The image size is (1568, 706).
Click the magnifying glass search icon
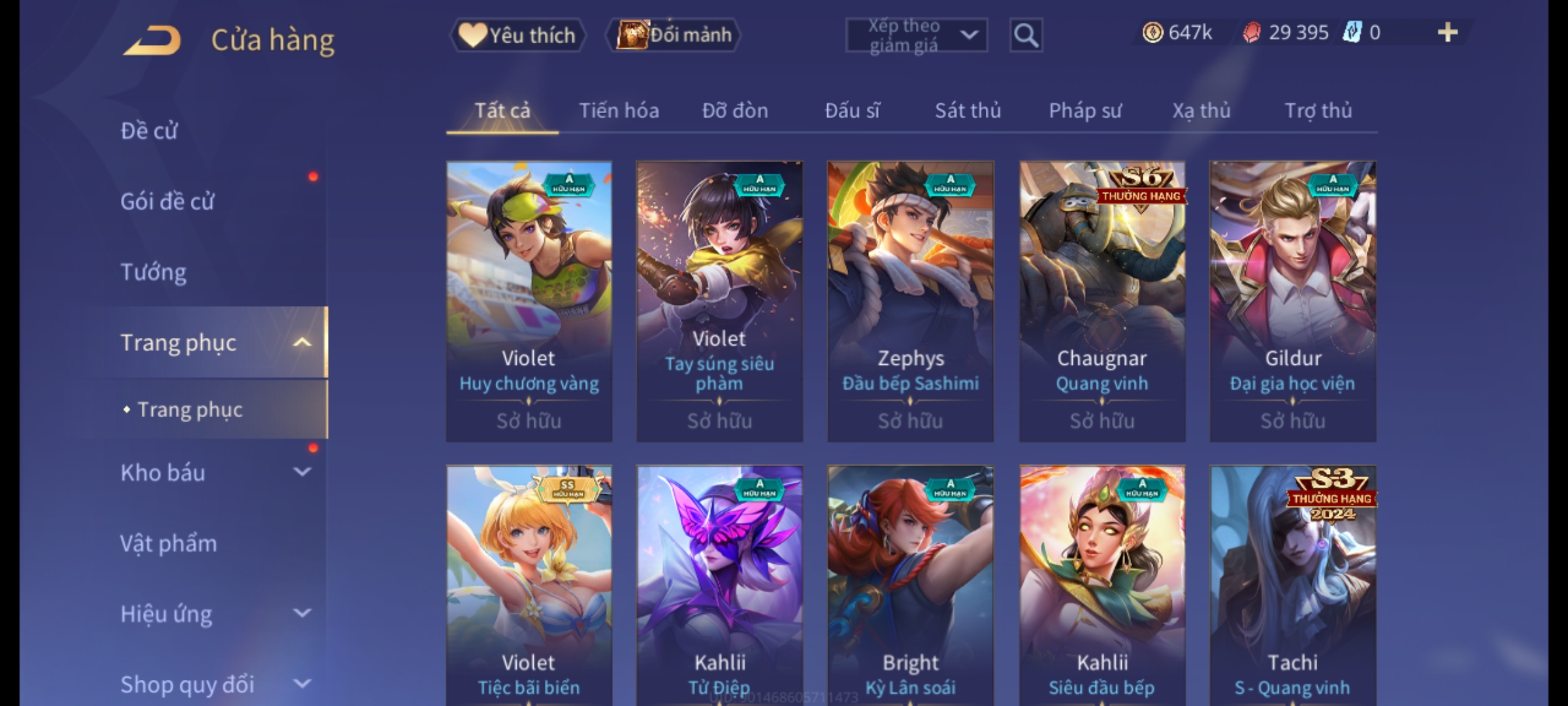tap(1026, 35)
